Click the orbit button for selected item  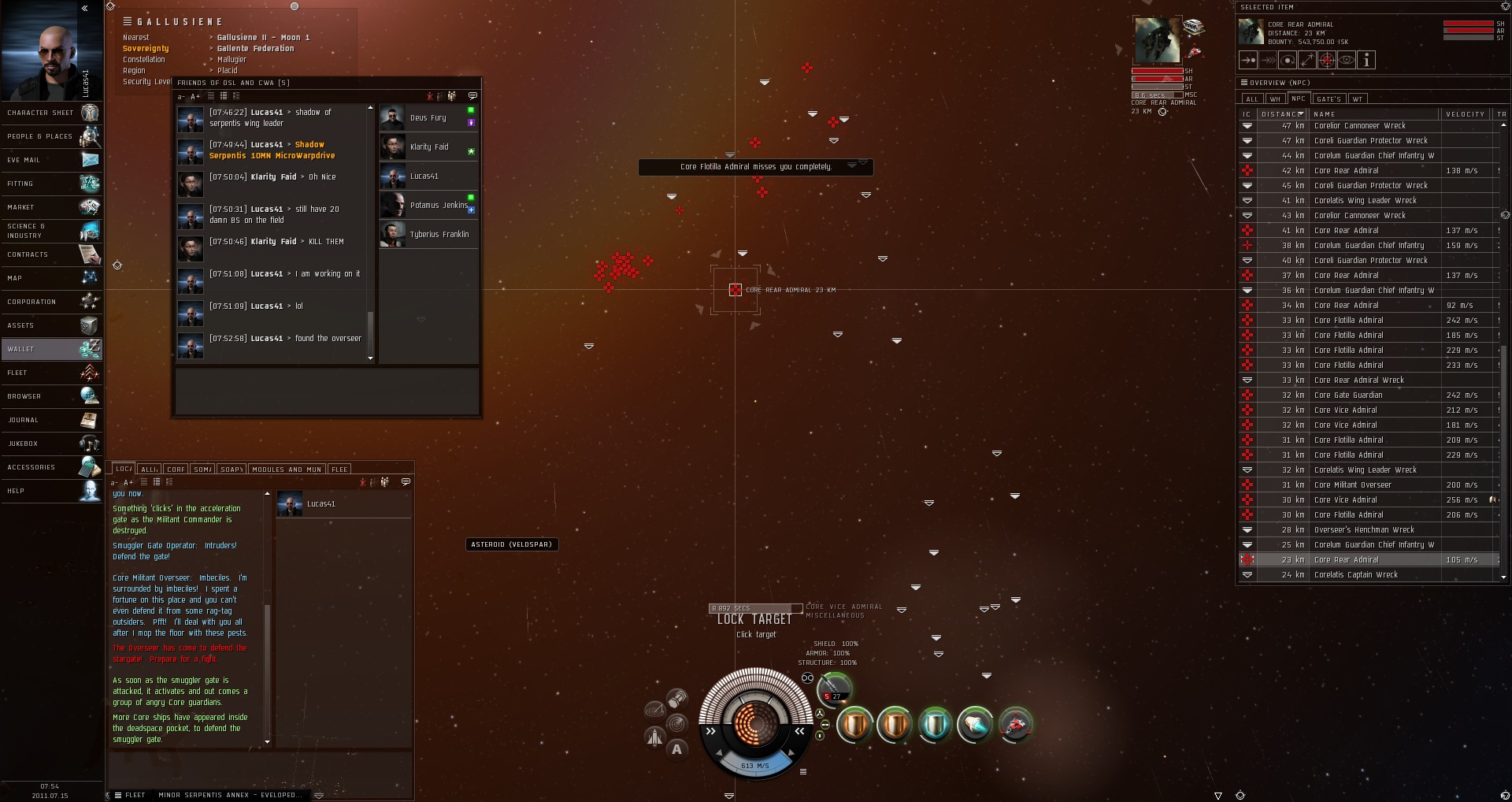(1288, 60)
